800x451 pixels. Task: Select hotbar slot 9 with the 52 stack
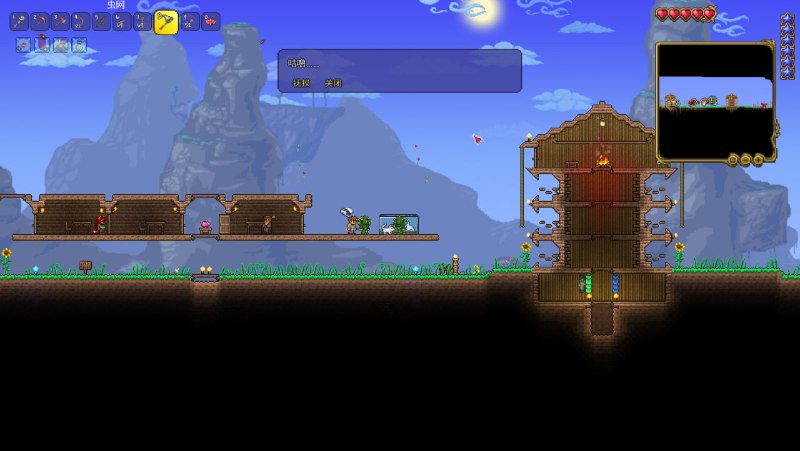188,21
